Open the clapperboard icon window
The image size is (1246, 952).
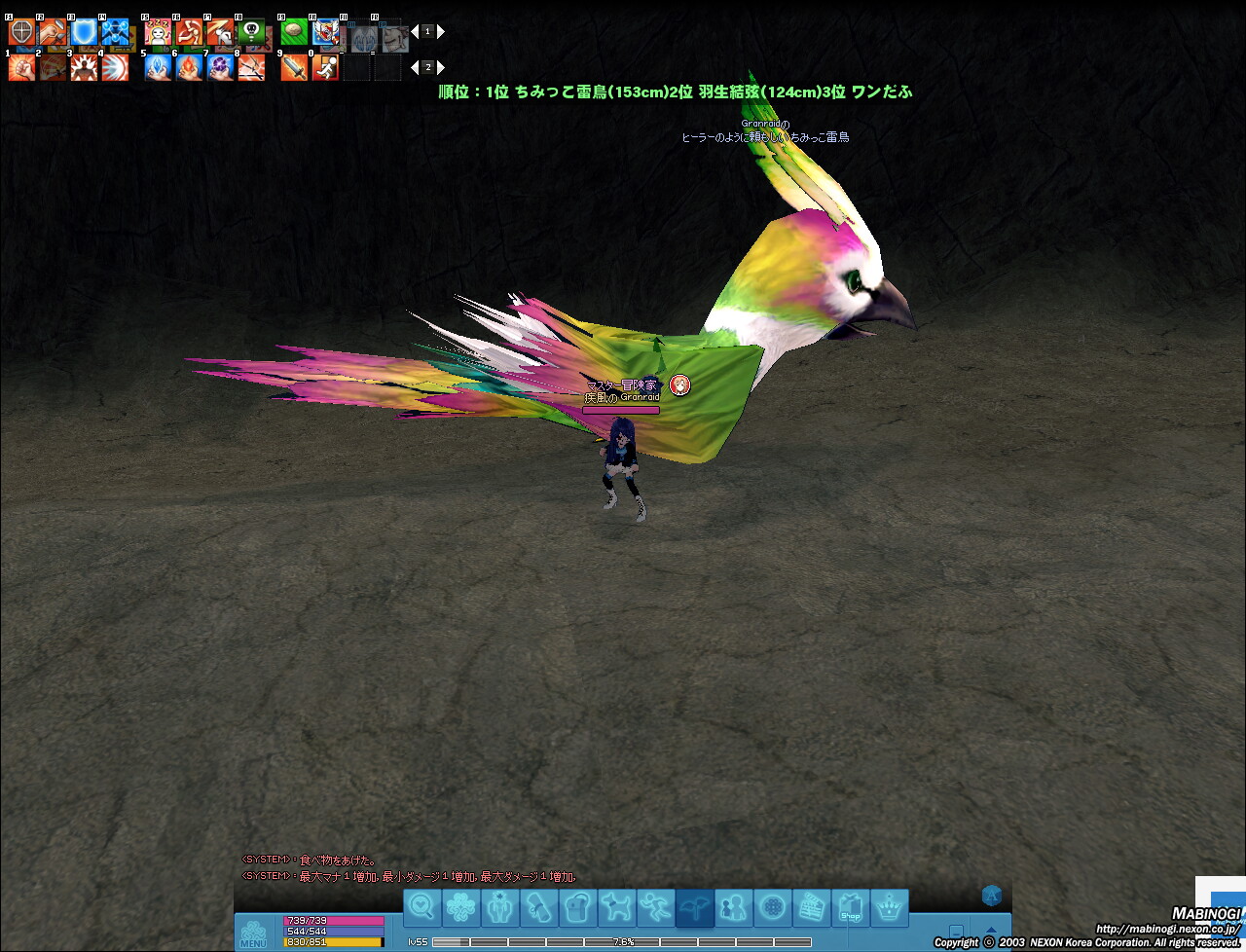click(811, 908)
